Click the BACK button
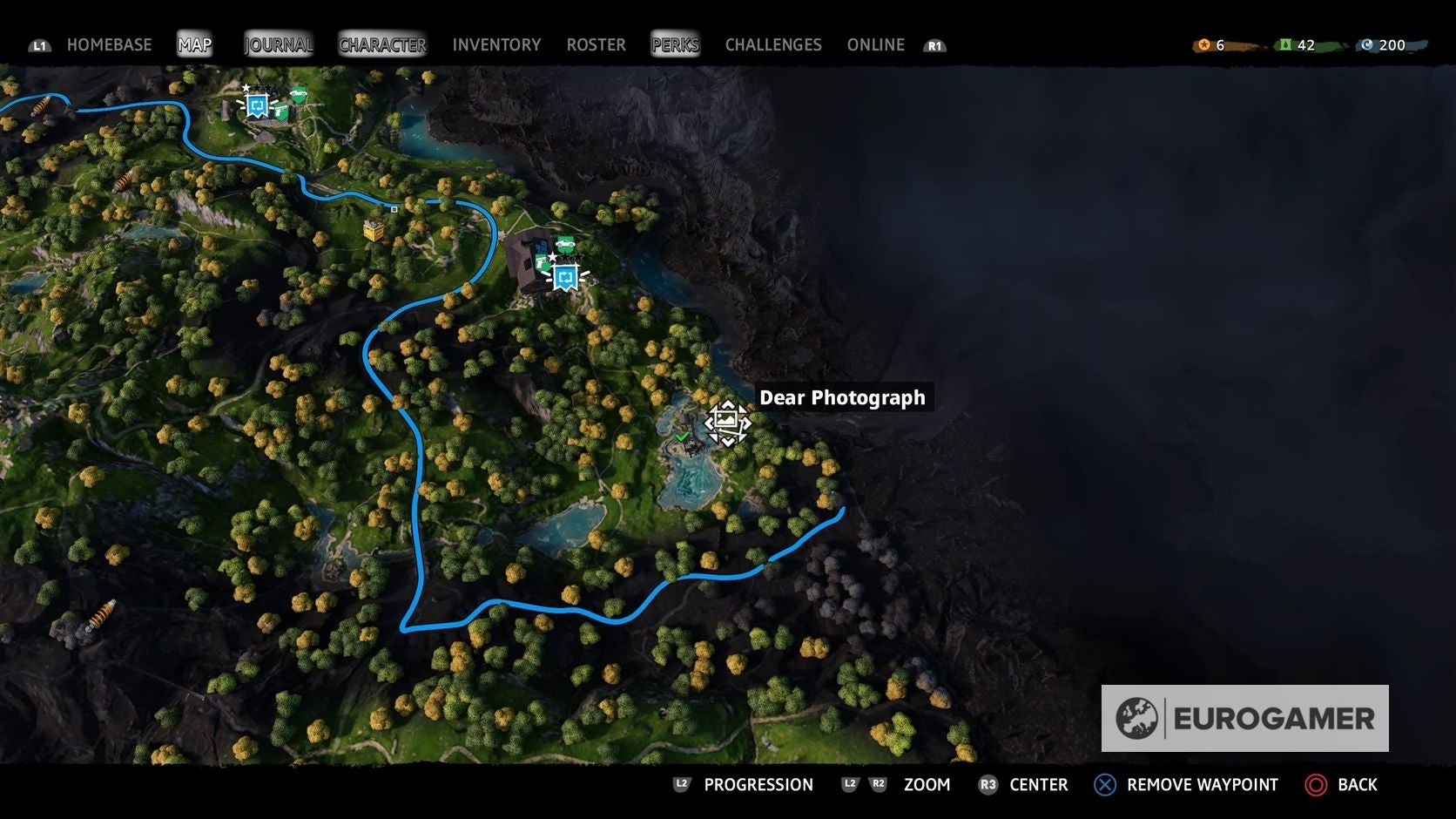1456x819 pixels. pos(1351,784)
